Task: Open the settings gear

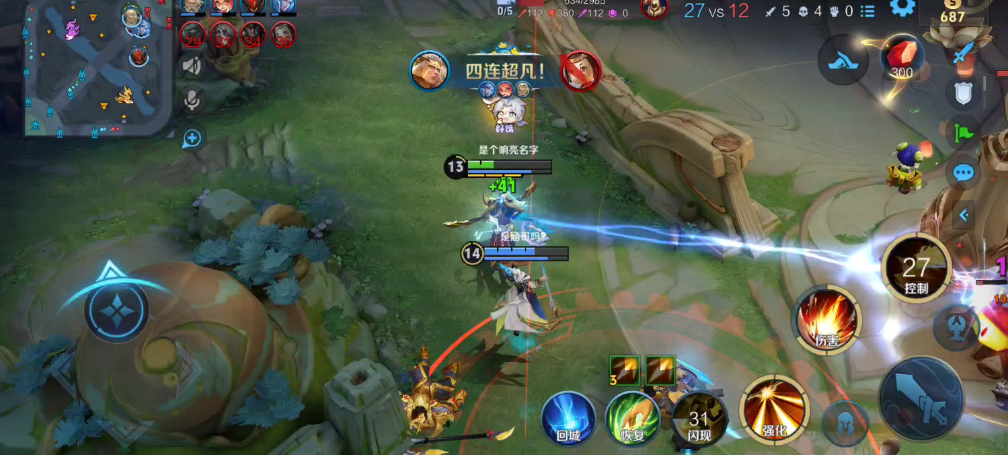Action: (903, 10)
